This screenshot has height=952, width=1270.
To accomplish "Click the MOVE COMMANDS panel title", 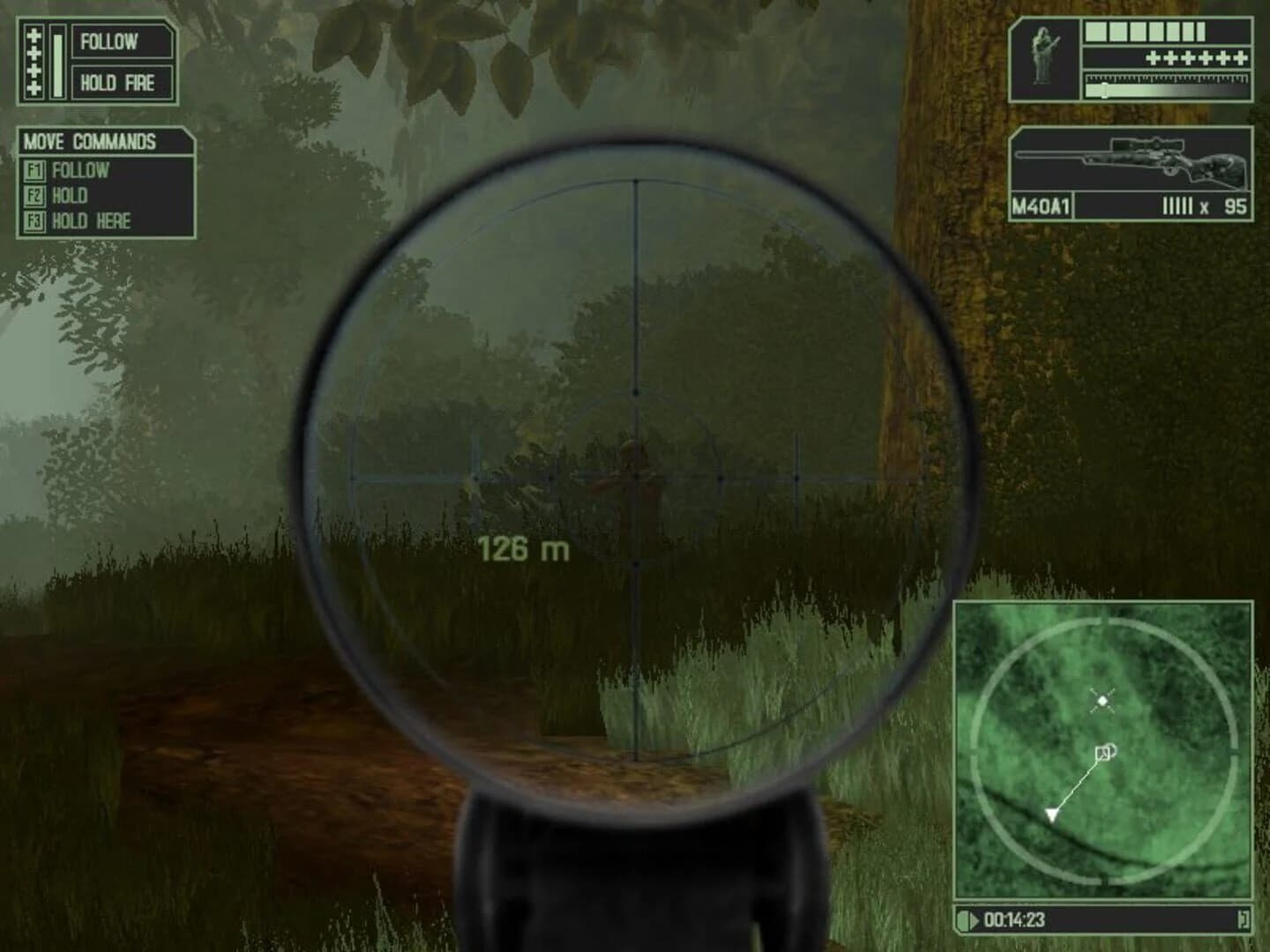I will [x=88, y=139].
